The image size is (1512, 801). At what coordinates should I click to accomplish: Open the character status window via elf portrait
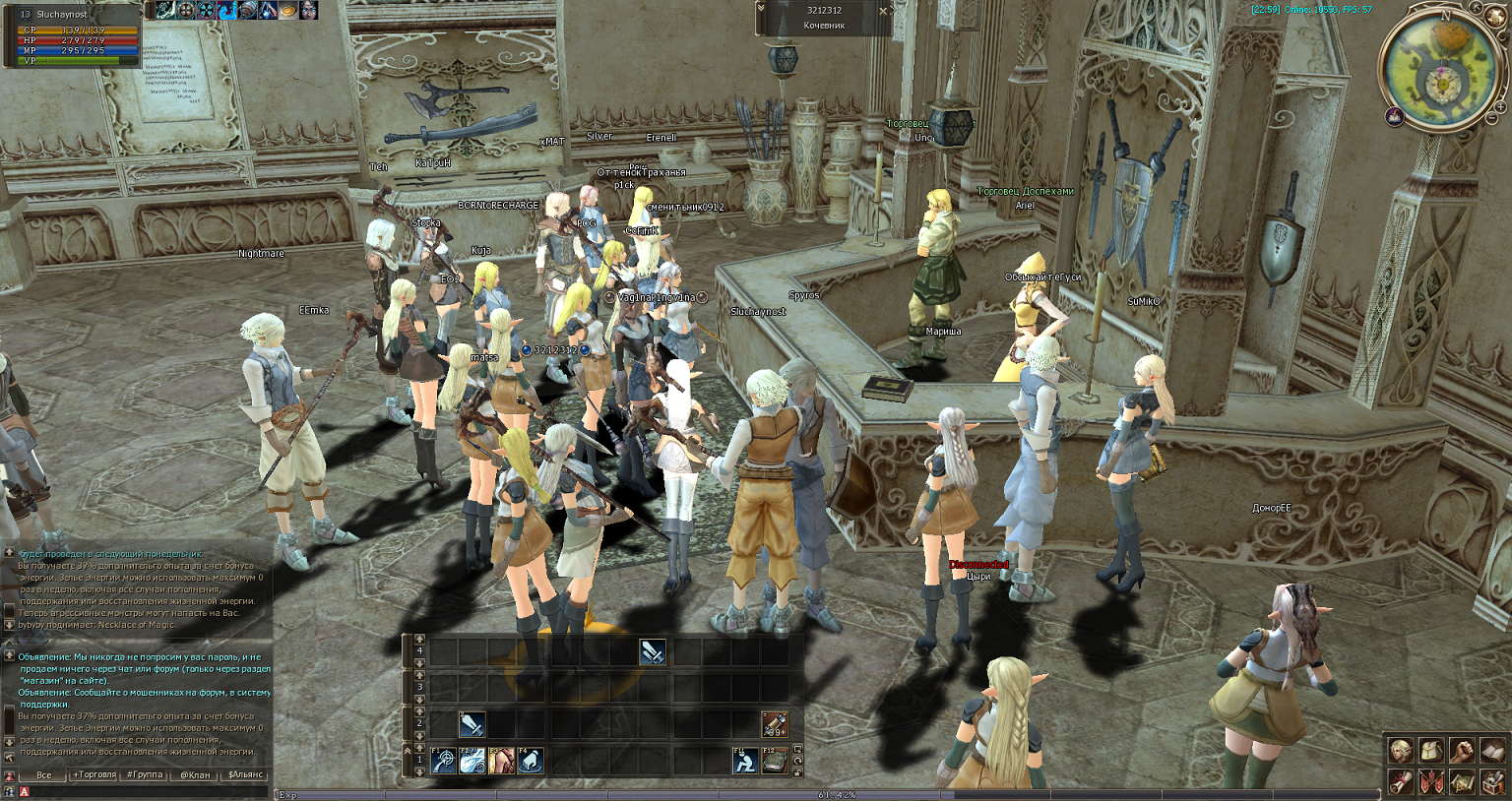coord(1400,752)
